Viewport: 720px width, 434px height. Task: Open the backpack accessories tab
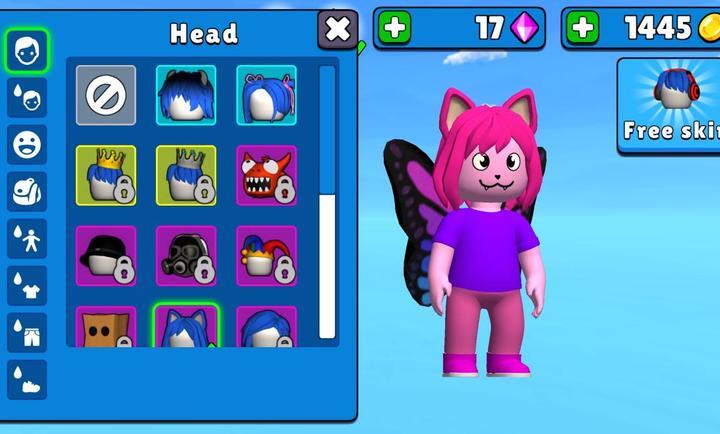tap(26, 191)
